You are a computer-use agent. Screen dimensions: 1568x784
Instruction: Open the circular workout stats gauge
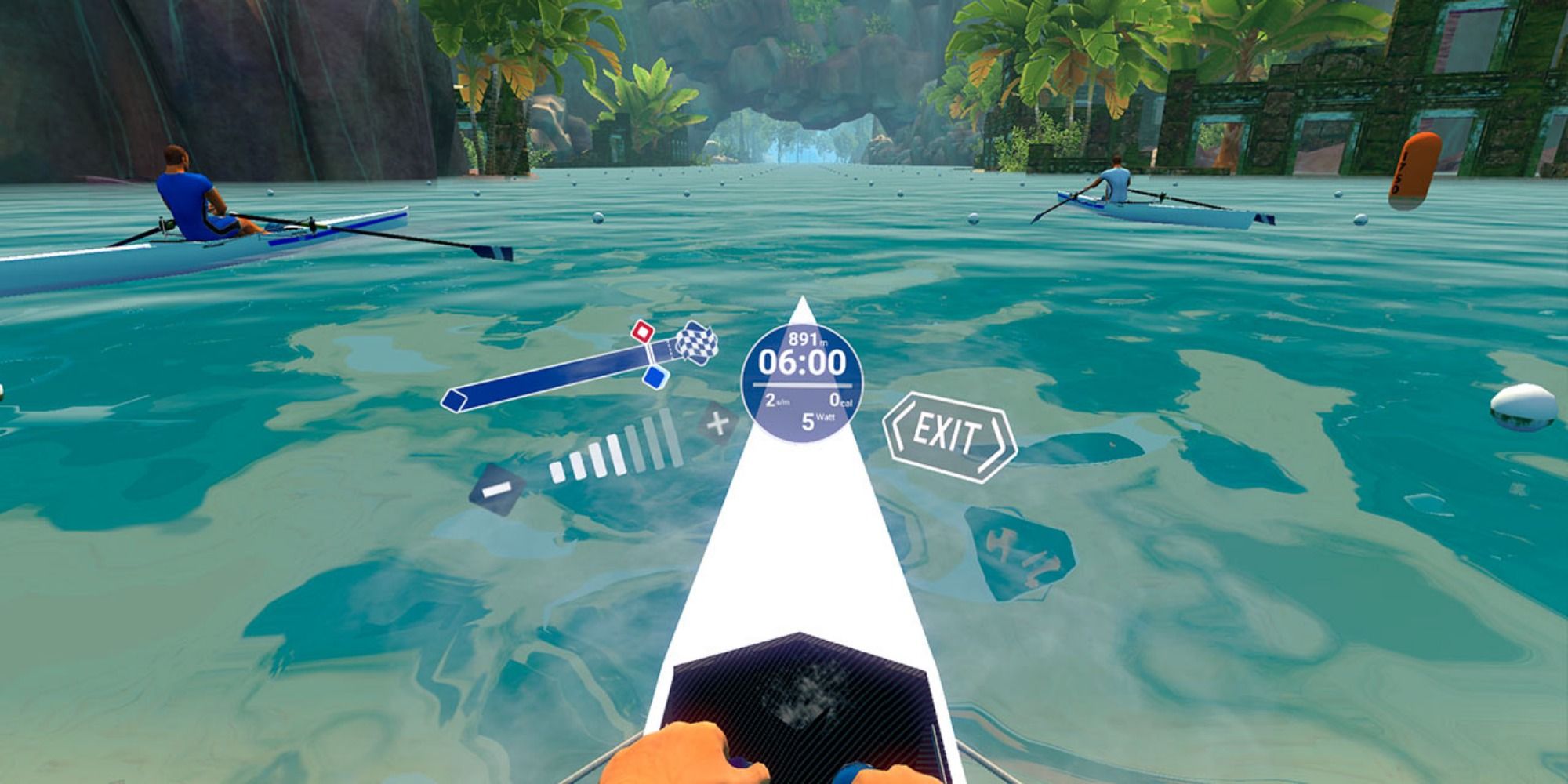point(801,384)
